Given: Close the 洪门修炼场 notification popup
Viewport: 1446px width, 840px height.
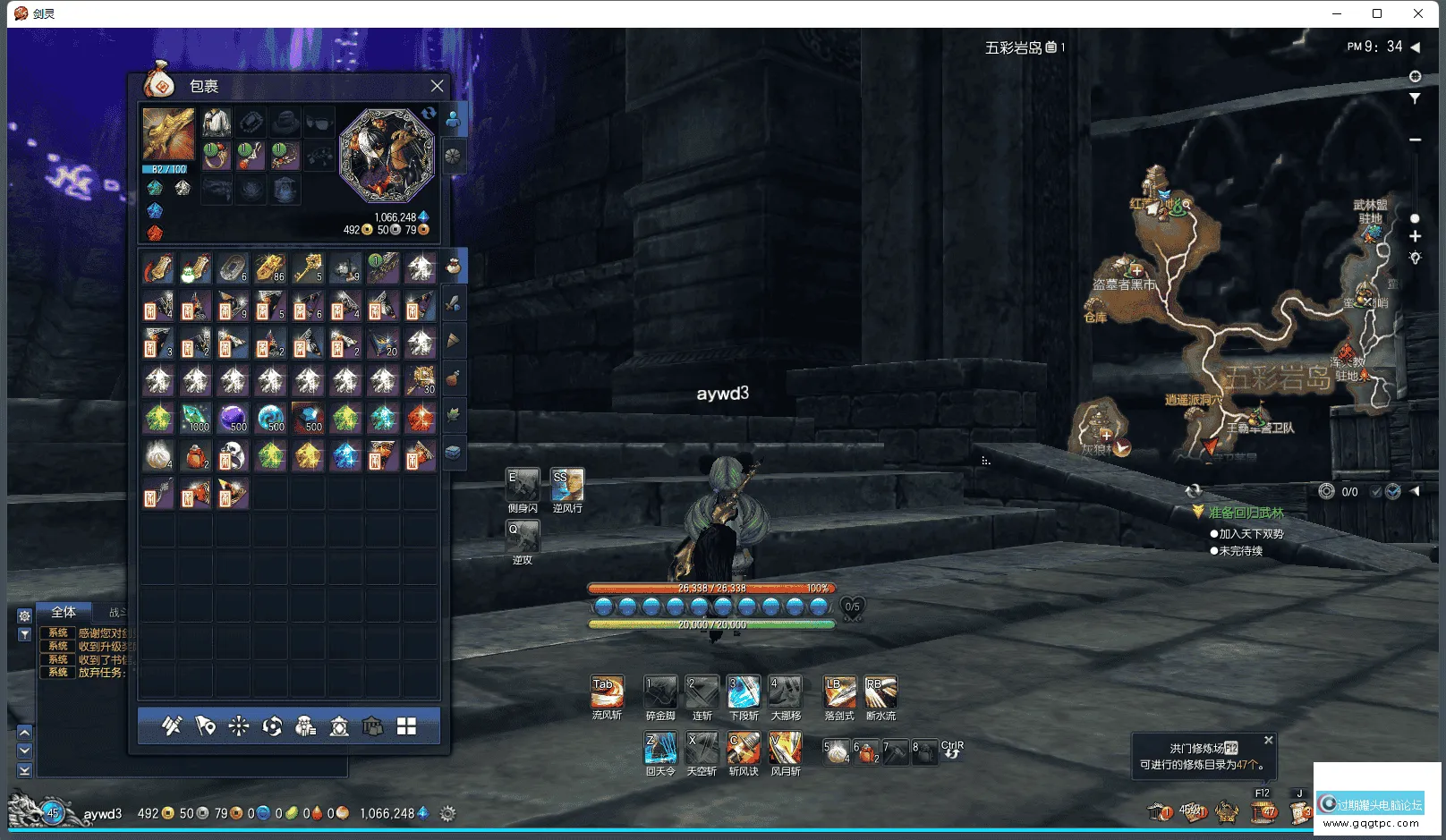Looking at the screenshot, I should click(1268, 741).
